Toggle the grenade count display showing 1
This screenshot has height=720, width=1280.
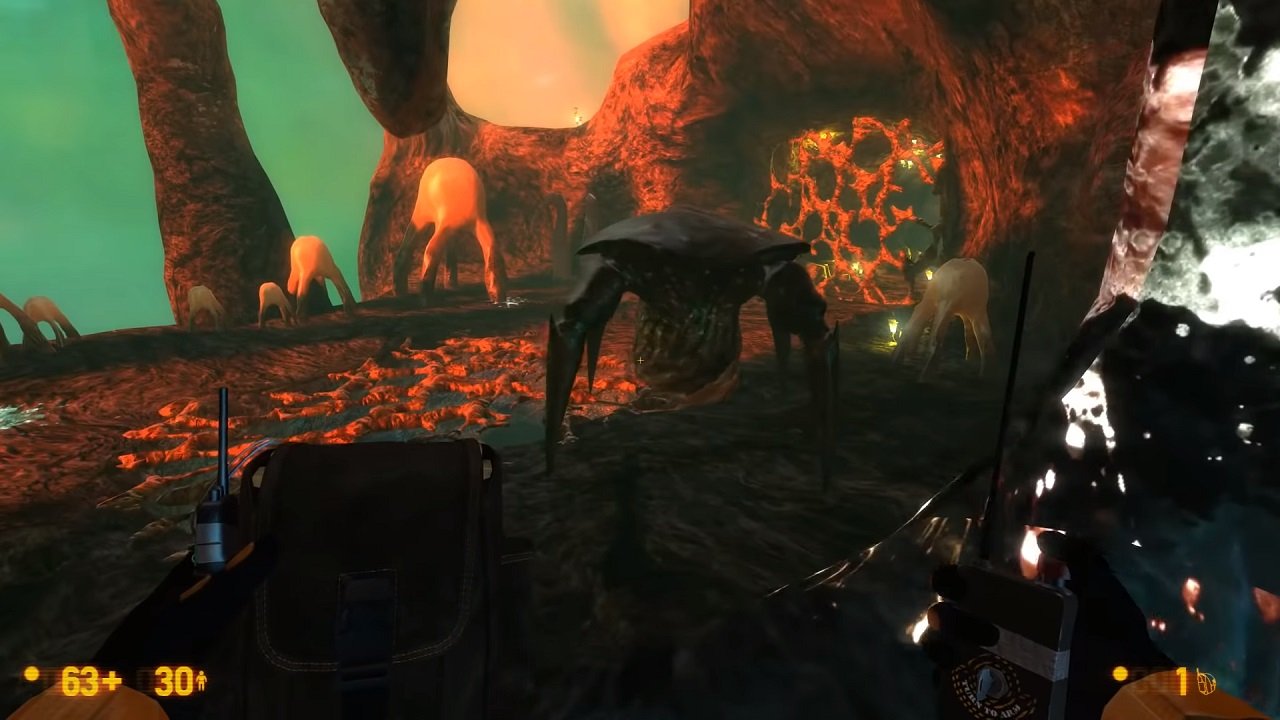coord(1182,681)
